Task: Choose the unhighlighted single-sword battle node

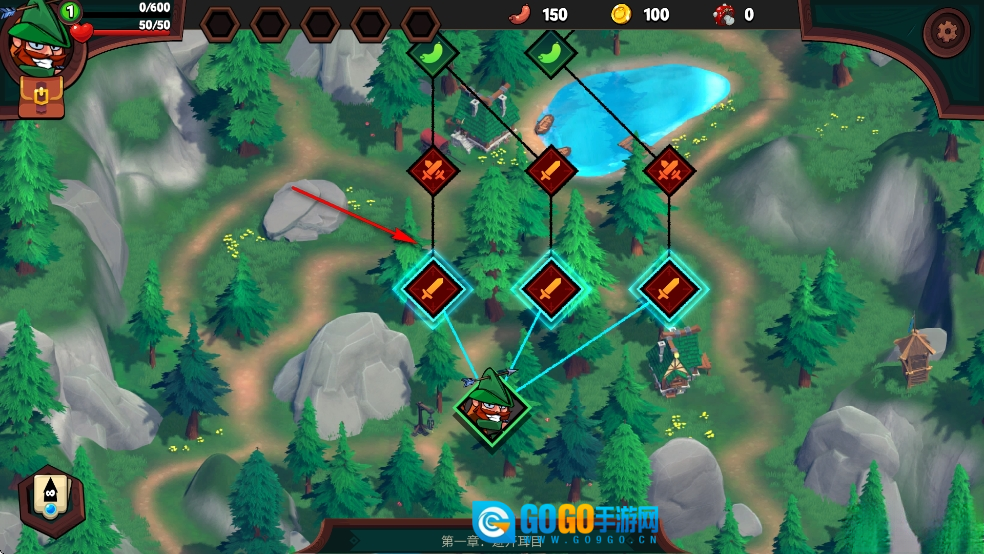Action: click(550, 171)
